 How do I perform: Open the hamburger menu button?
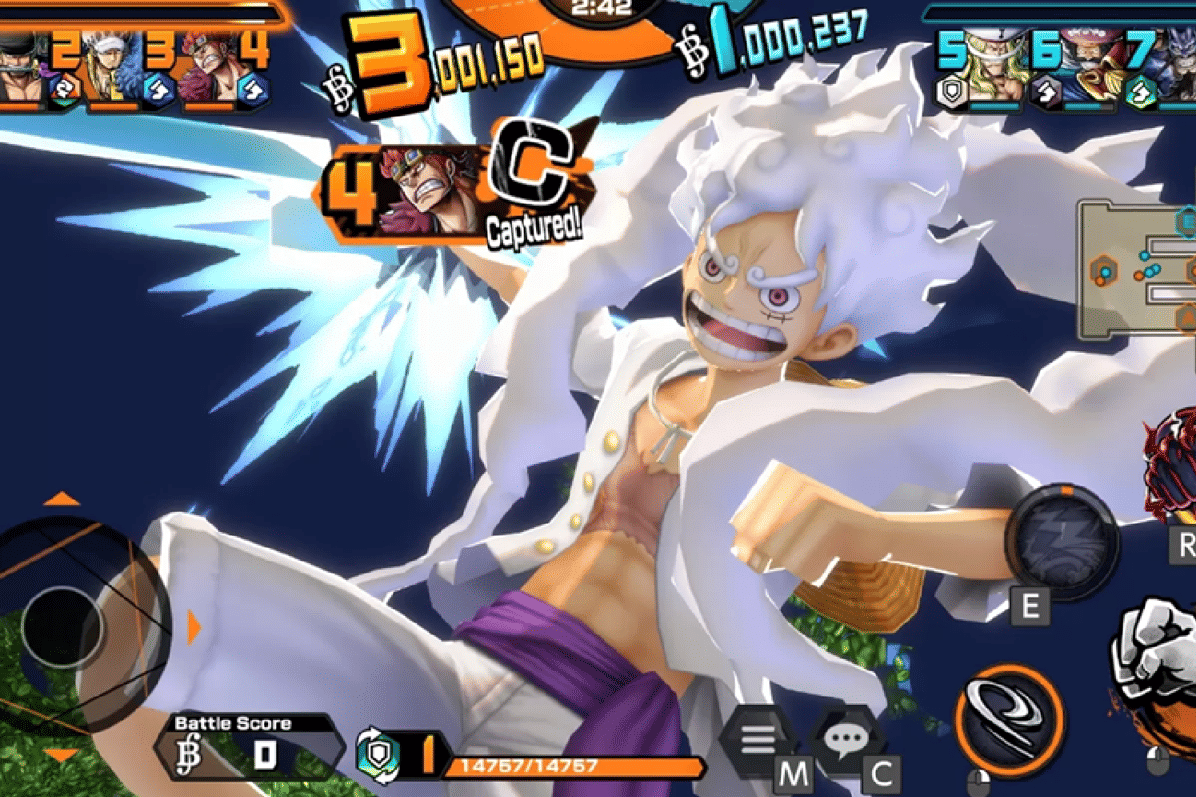(757, 742)
